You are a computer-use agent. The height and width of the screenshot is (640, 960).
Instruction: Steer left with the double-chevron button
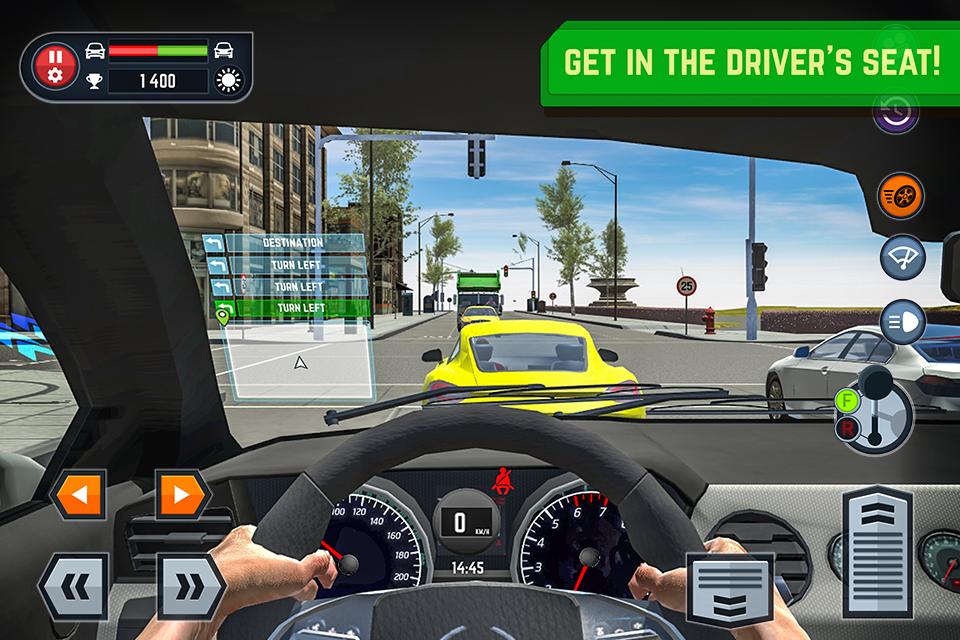(72, 585)
